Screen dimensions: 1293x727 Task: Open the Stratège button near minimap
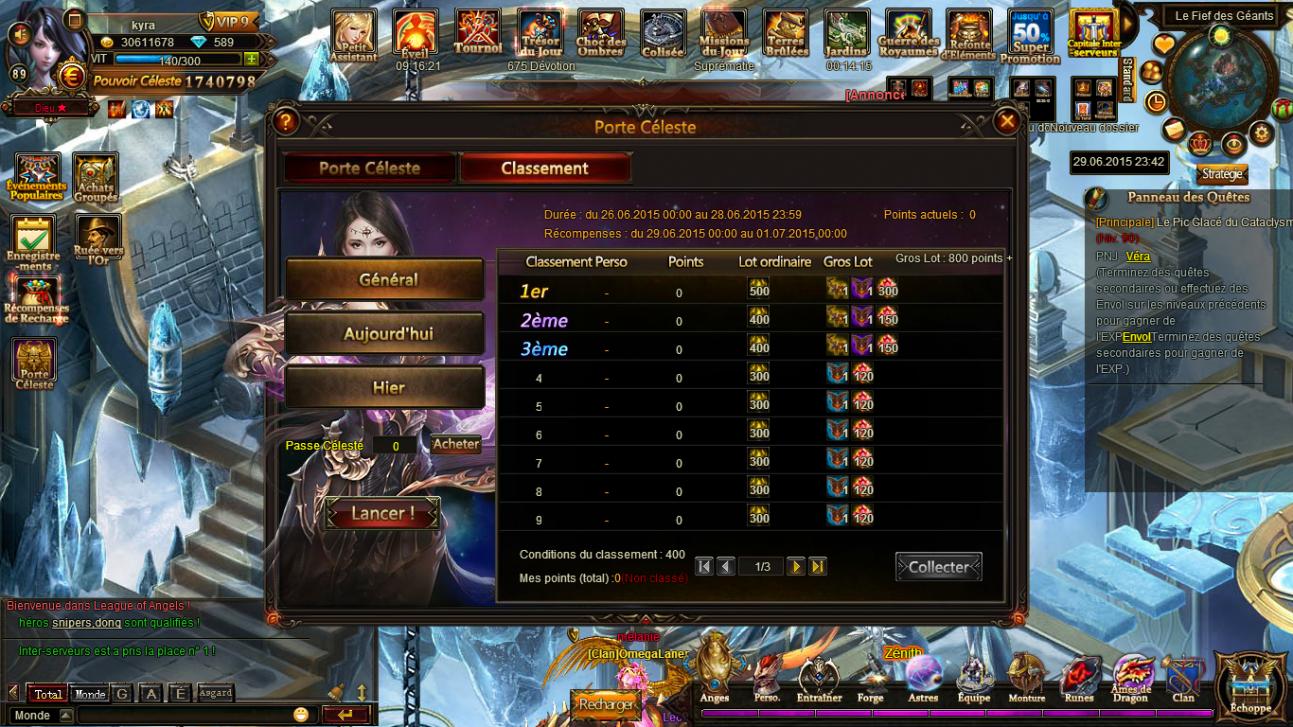coord(1222,174)
